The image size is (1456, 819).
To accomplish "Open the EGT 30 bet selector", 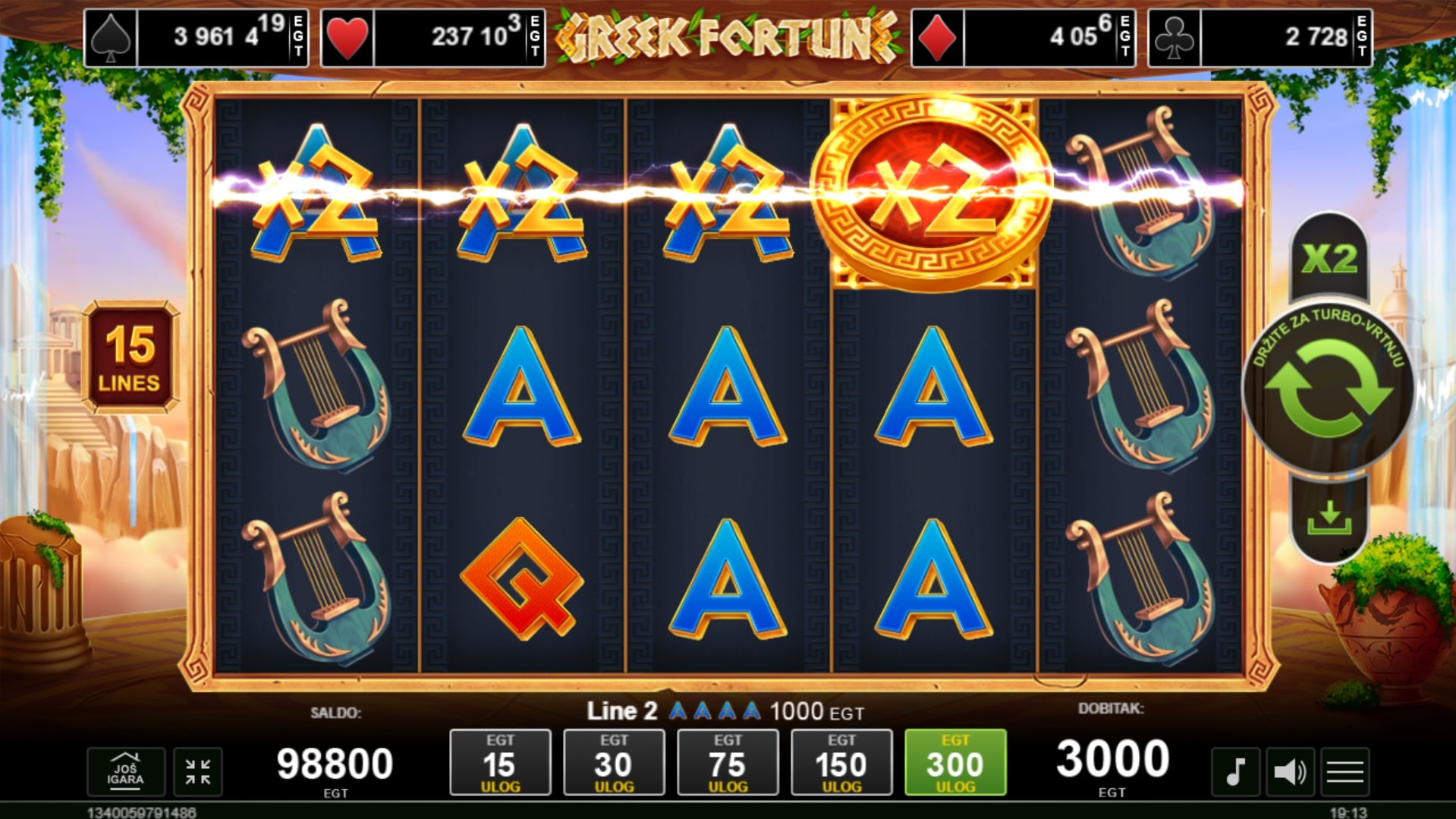I will (615, 763).
